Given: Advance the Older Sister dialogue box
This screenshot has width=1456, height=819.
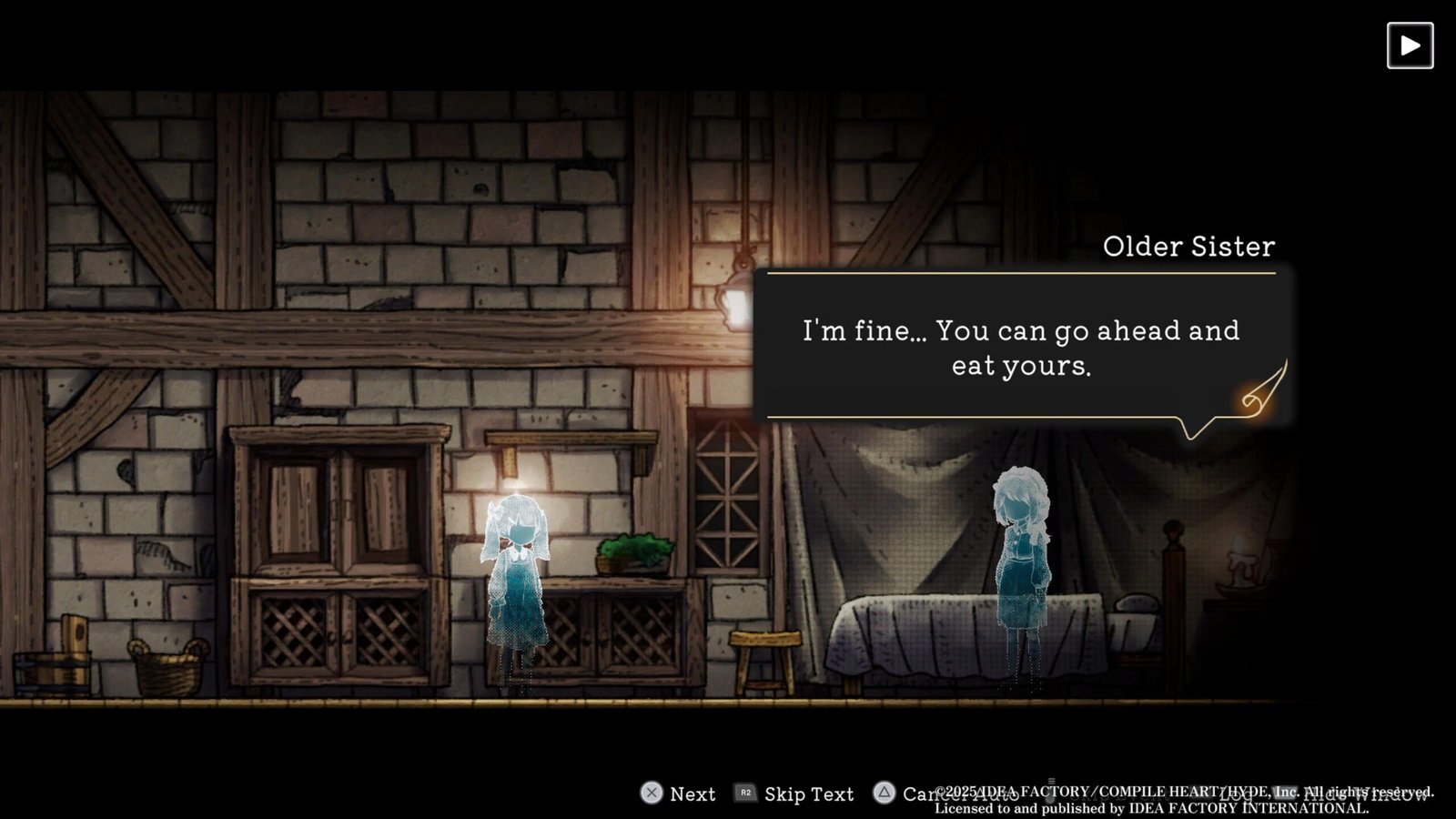Looking at the screenshot, I should click(x=1020, y=347).
